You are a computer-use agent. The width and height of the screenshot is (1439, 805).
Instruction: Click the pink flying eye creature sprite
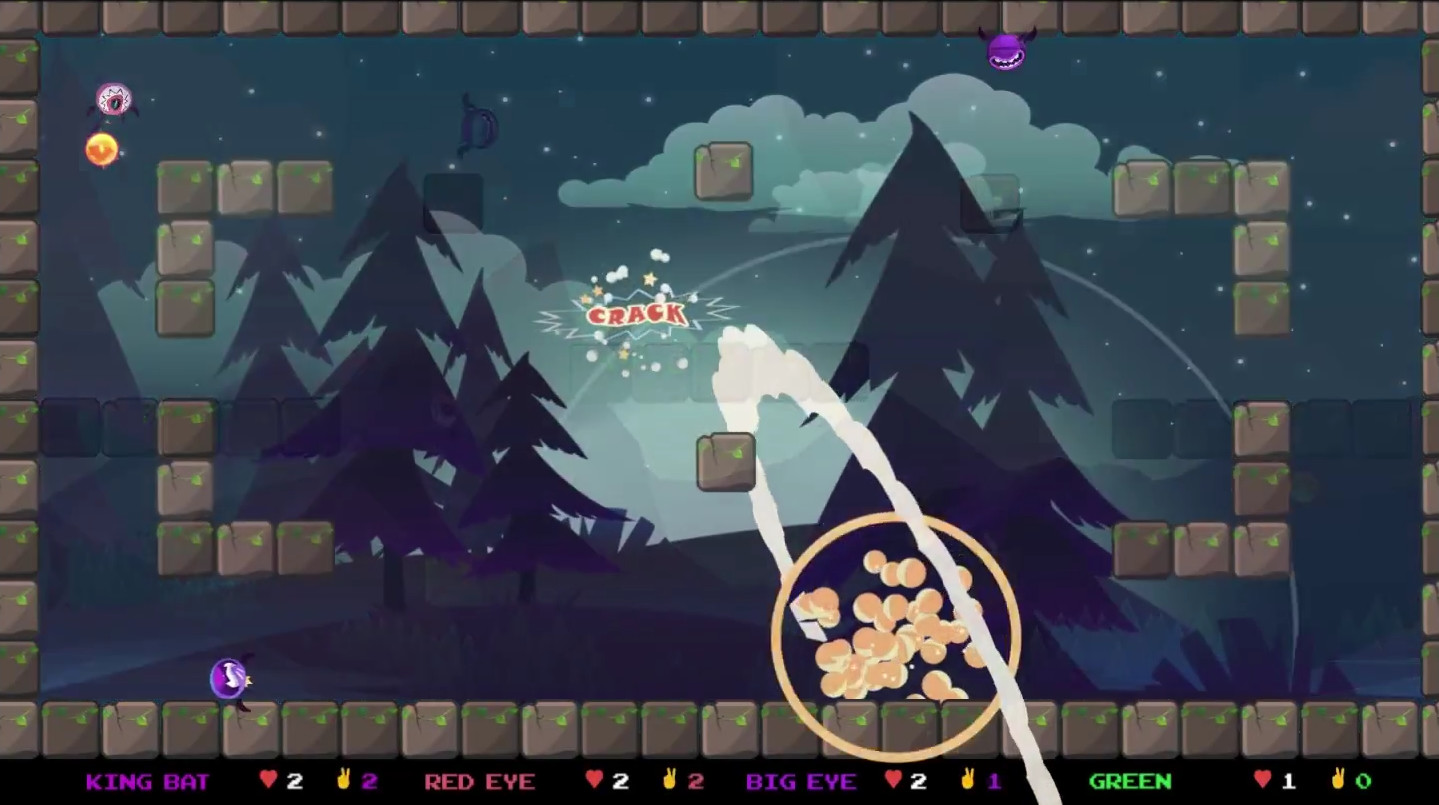pos(112,99)
